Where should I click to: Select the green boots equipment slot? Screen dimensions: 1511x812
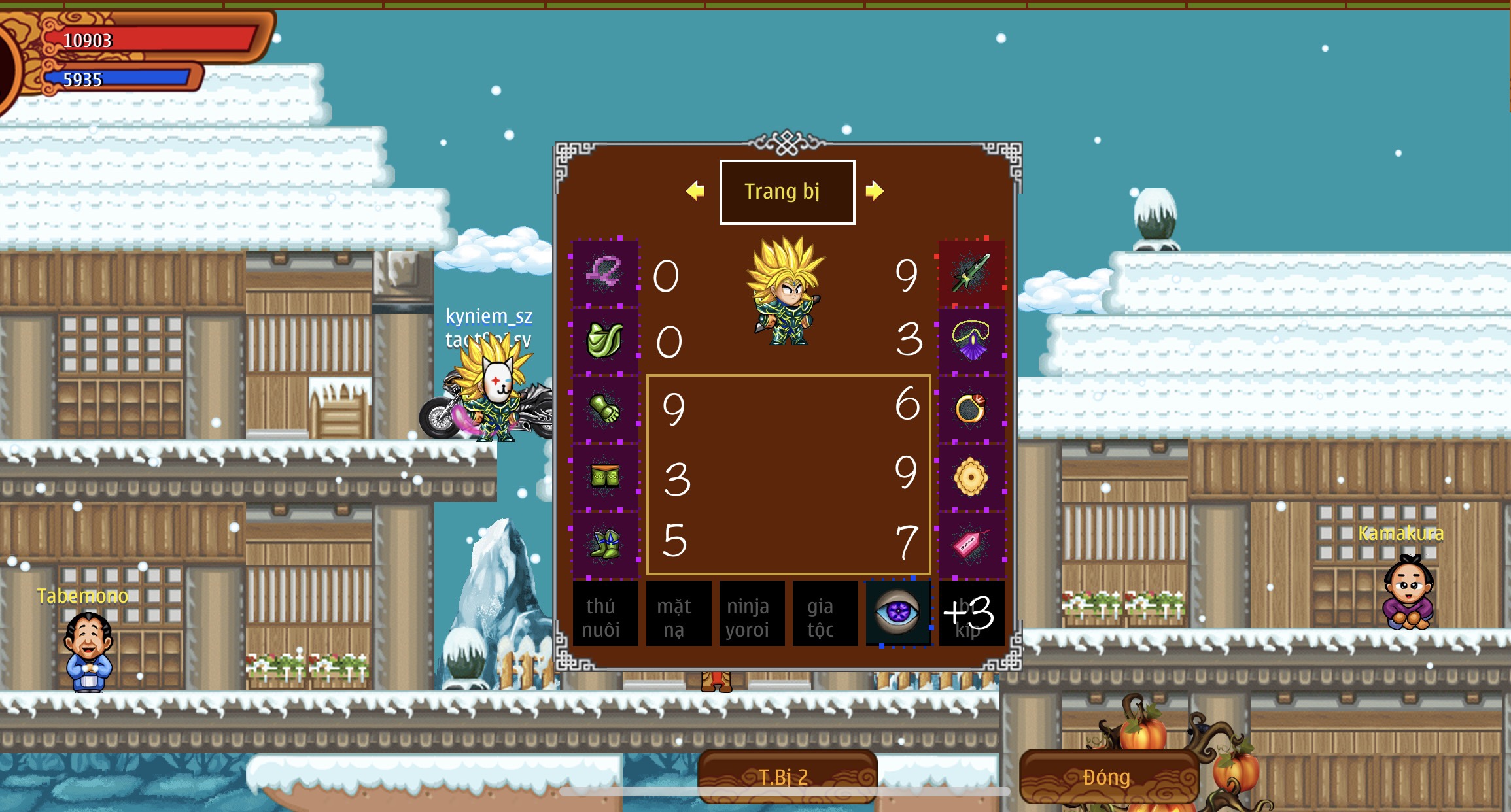click(x=605, y=544)
